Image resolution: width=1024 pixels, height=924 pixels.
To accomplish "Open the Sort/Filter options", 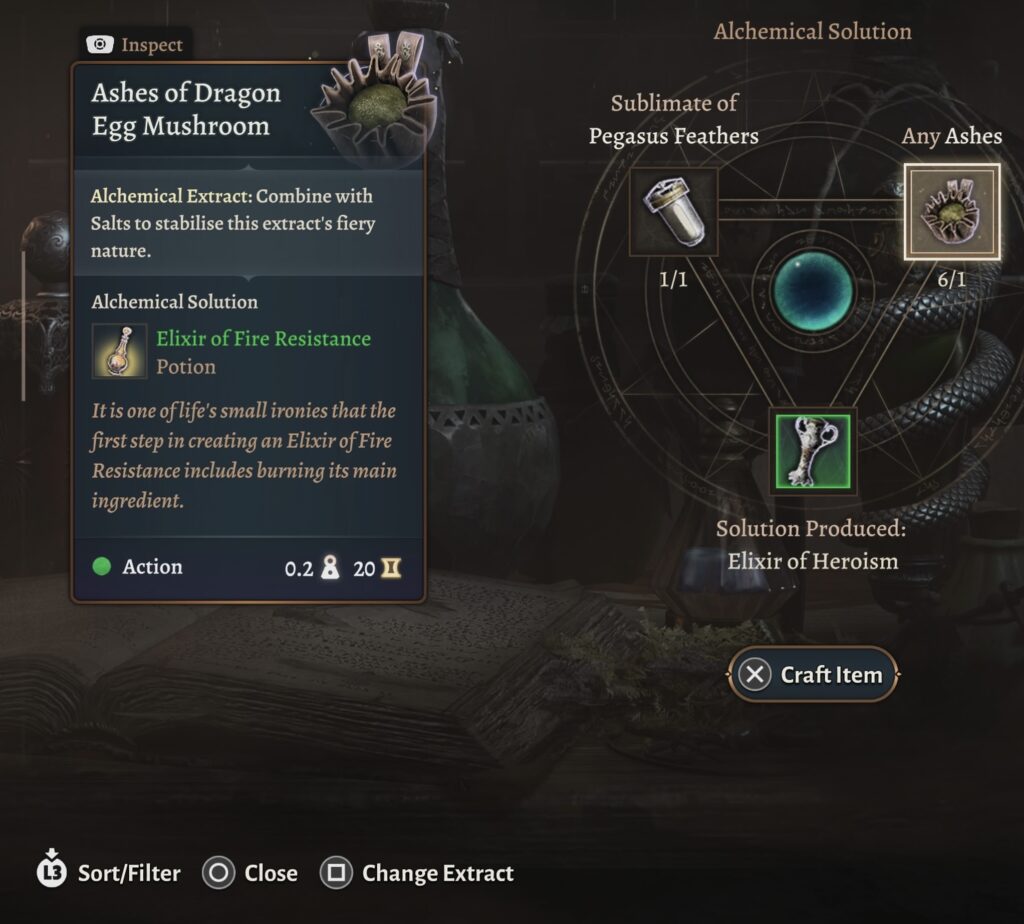I will point(109,872).
